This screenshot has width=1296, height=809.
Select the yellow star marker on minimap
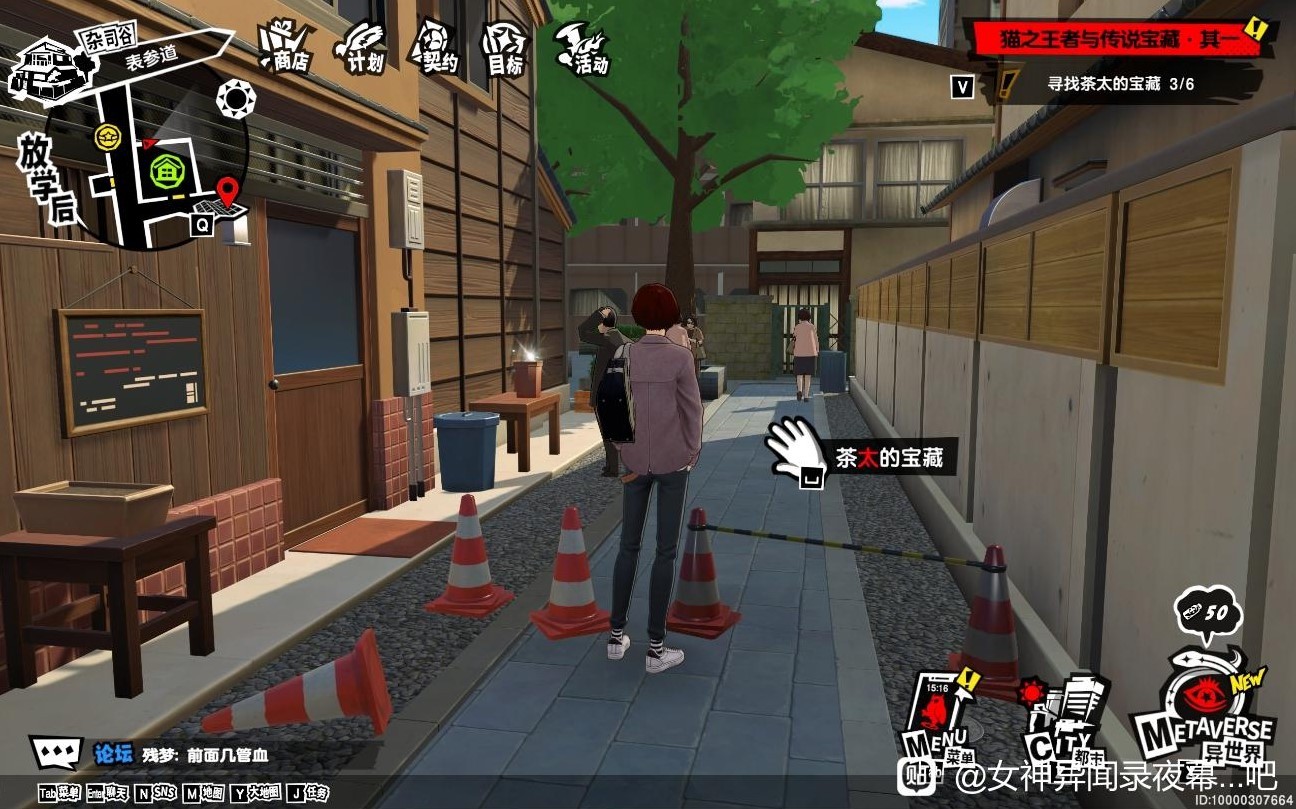[107, 137]
